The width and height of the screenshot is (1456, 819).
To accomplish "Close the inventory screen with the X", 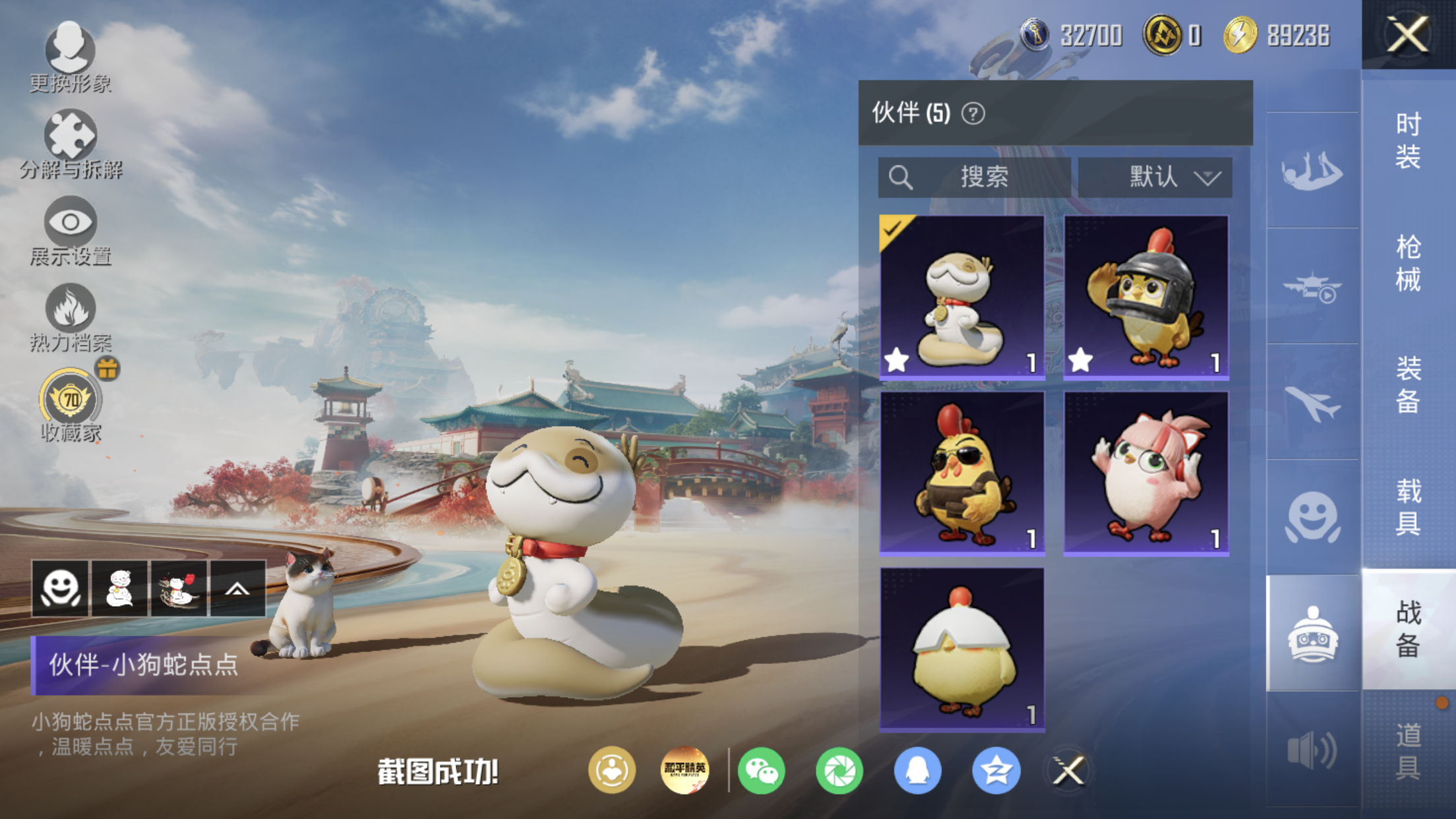I will click(x=1408, y=34).
